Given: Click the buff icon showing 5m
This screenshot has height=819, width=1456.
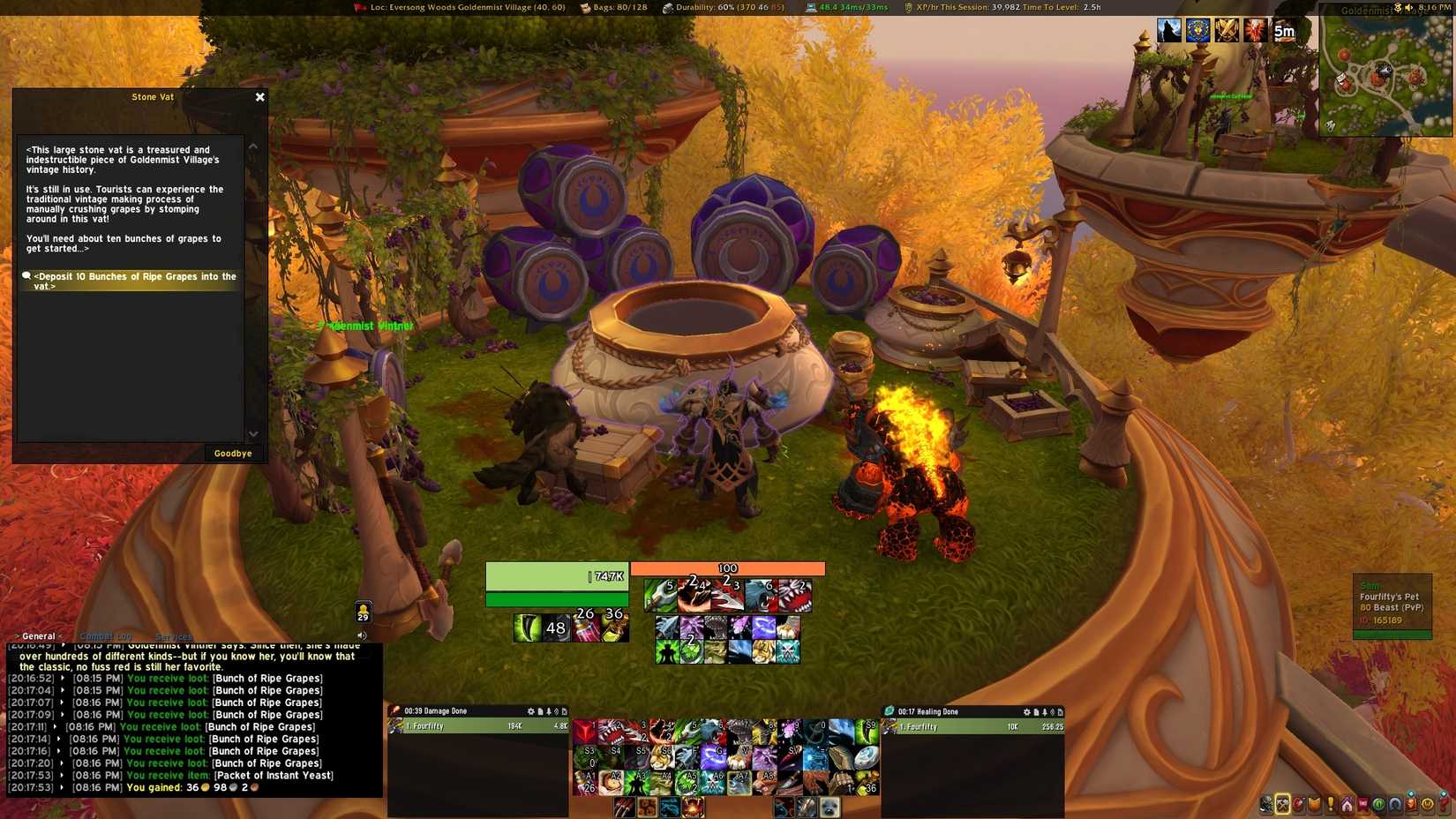Looking at the screenshot, I should (1284, 31).
